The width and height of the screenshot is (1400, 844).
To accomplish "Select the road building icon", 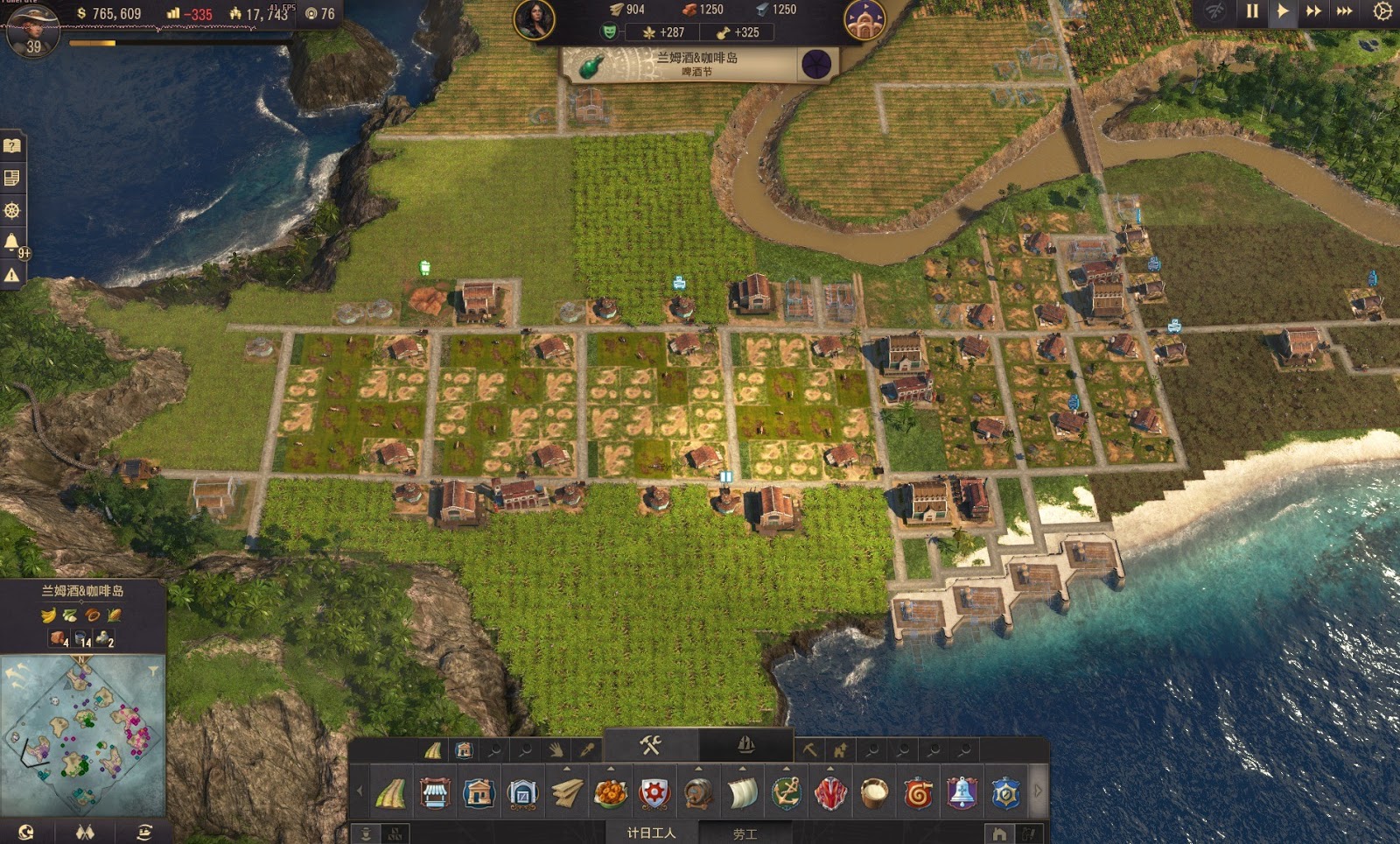I will coord(391,794).
